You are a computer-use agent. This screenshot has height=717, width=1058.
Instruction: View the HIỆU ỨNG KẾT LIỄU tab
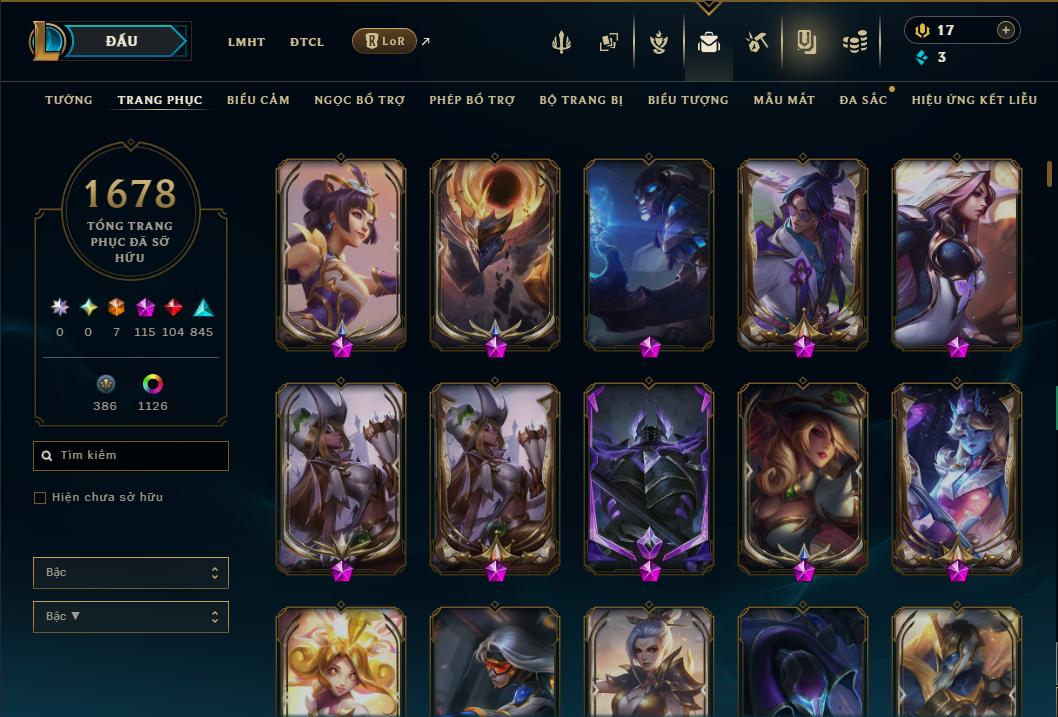click(x=974, y=100)
